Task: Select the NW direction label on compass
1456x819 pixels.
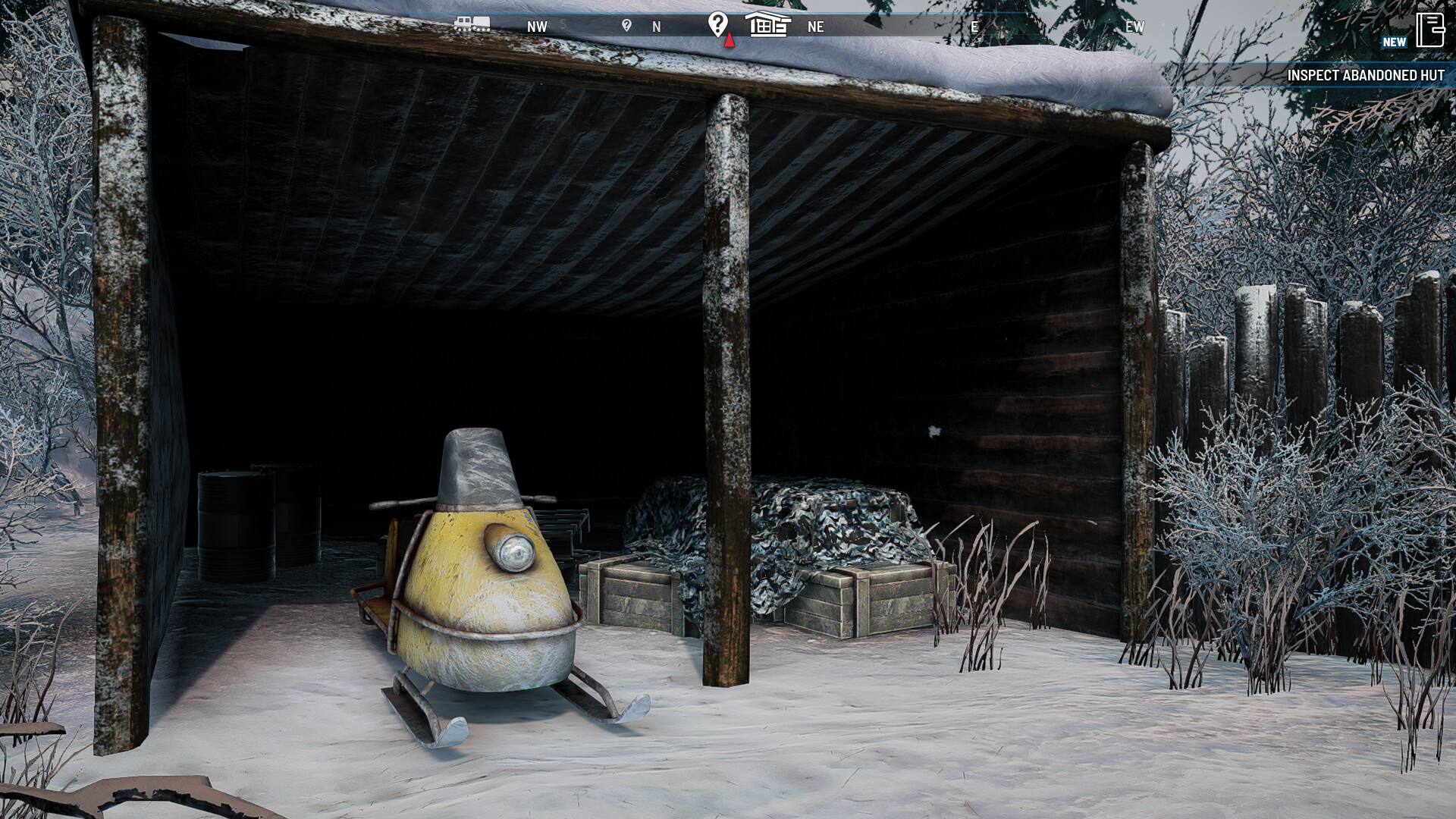Action: pyautogui.click(x=536, y=26)
